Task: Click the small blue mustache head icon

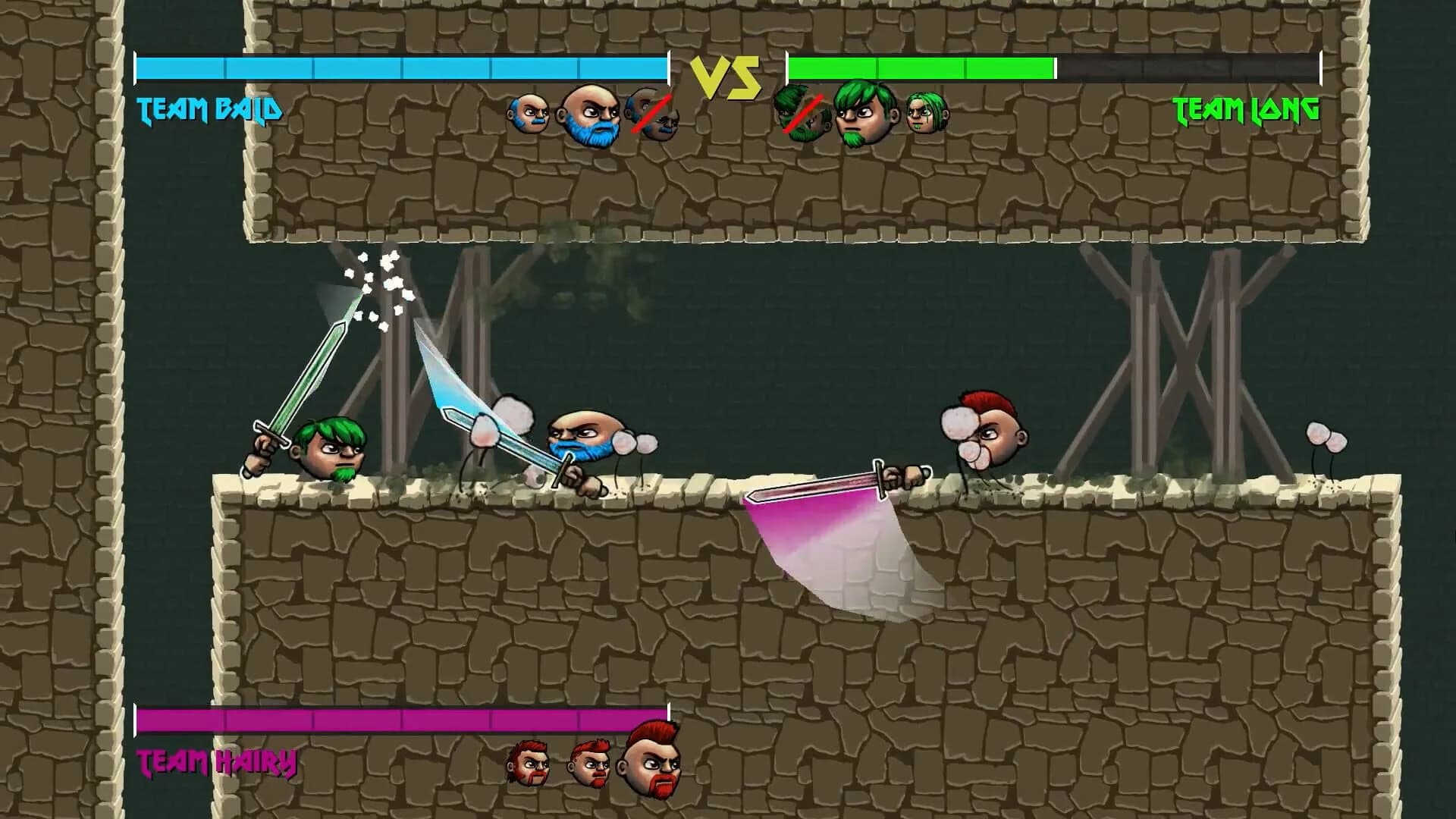Action: click(532, 114)
